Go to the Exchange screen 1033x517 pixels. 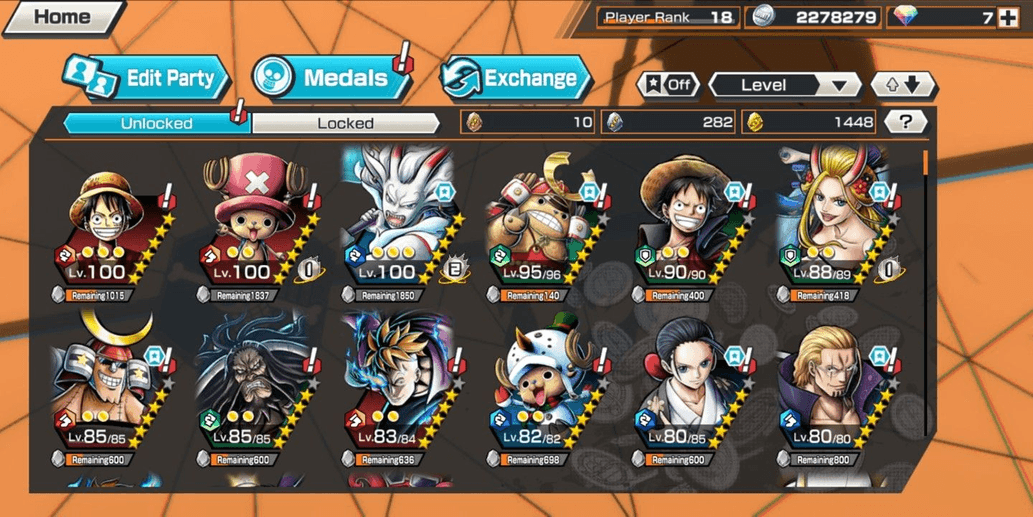[517, 79]
